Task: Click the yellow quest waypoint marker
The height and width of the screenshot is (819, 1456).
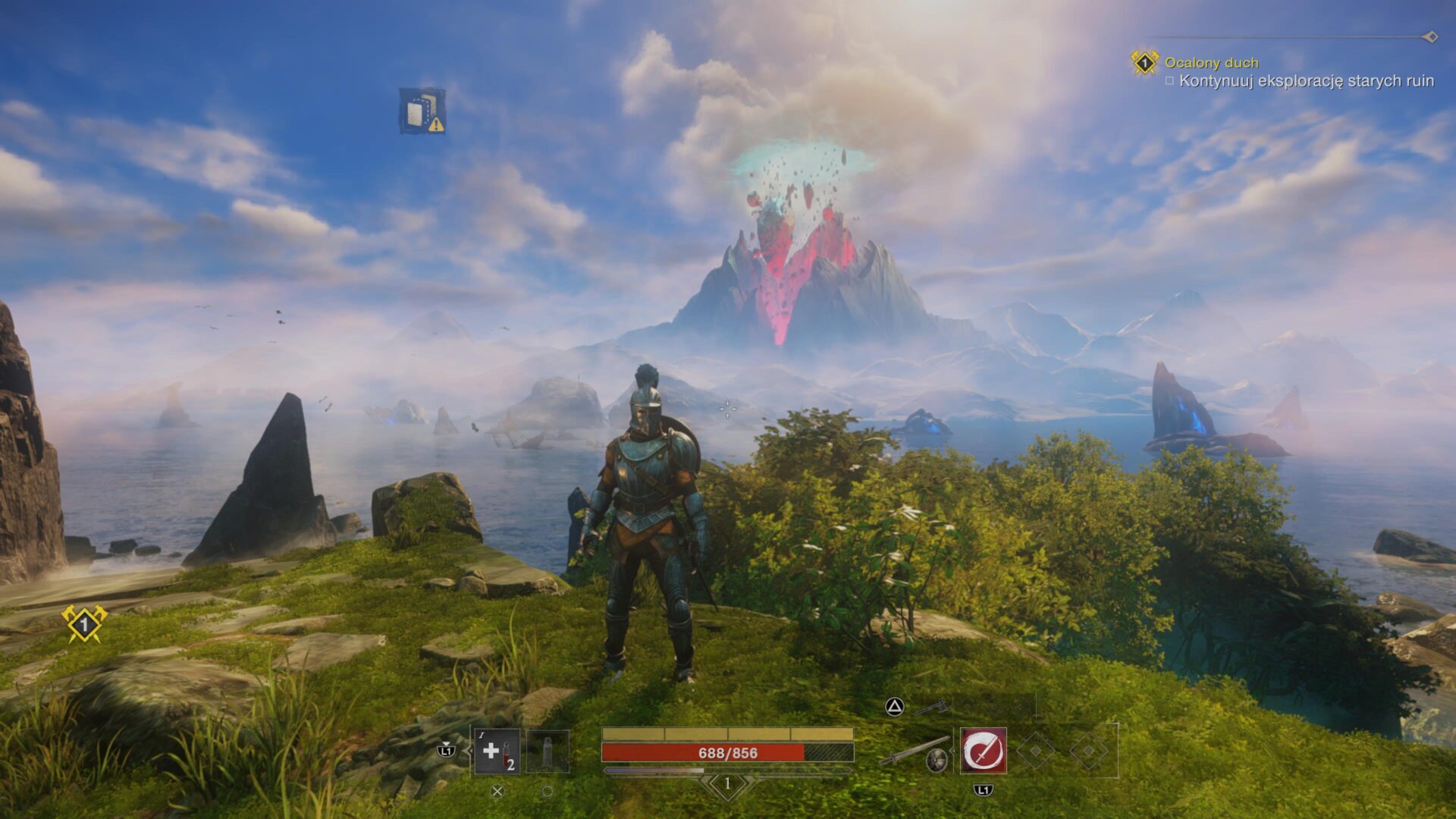Action: 84,624
